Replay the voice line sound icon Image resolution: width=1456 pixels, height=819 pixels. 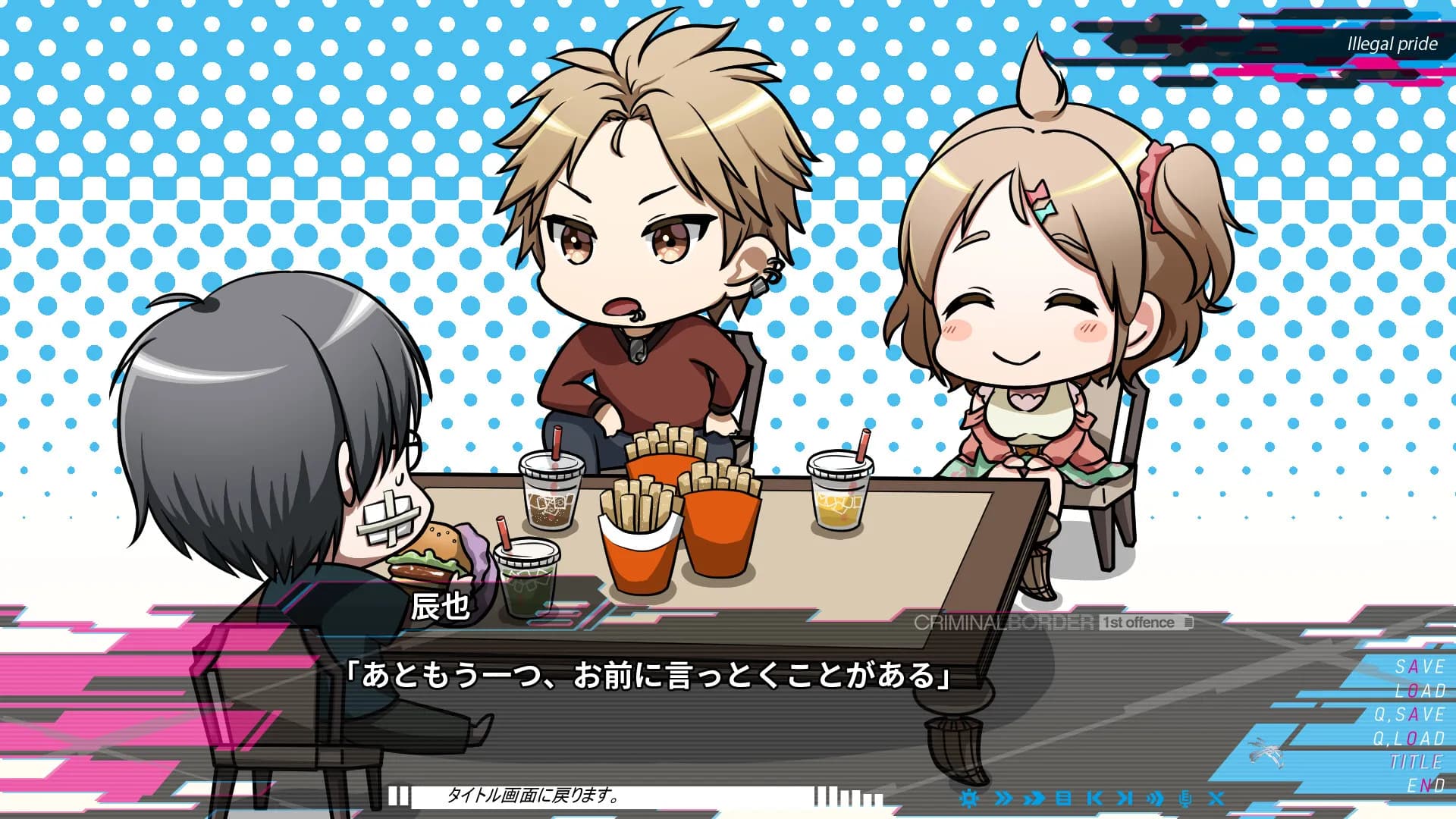click(1156, 799)
